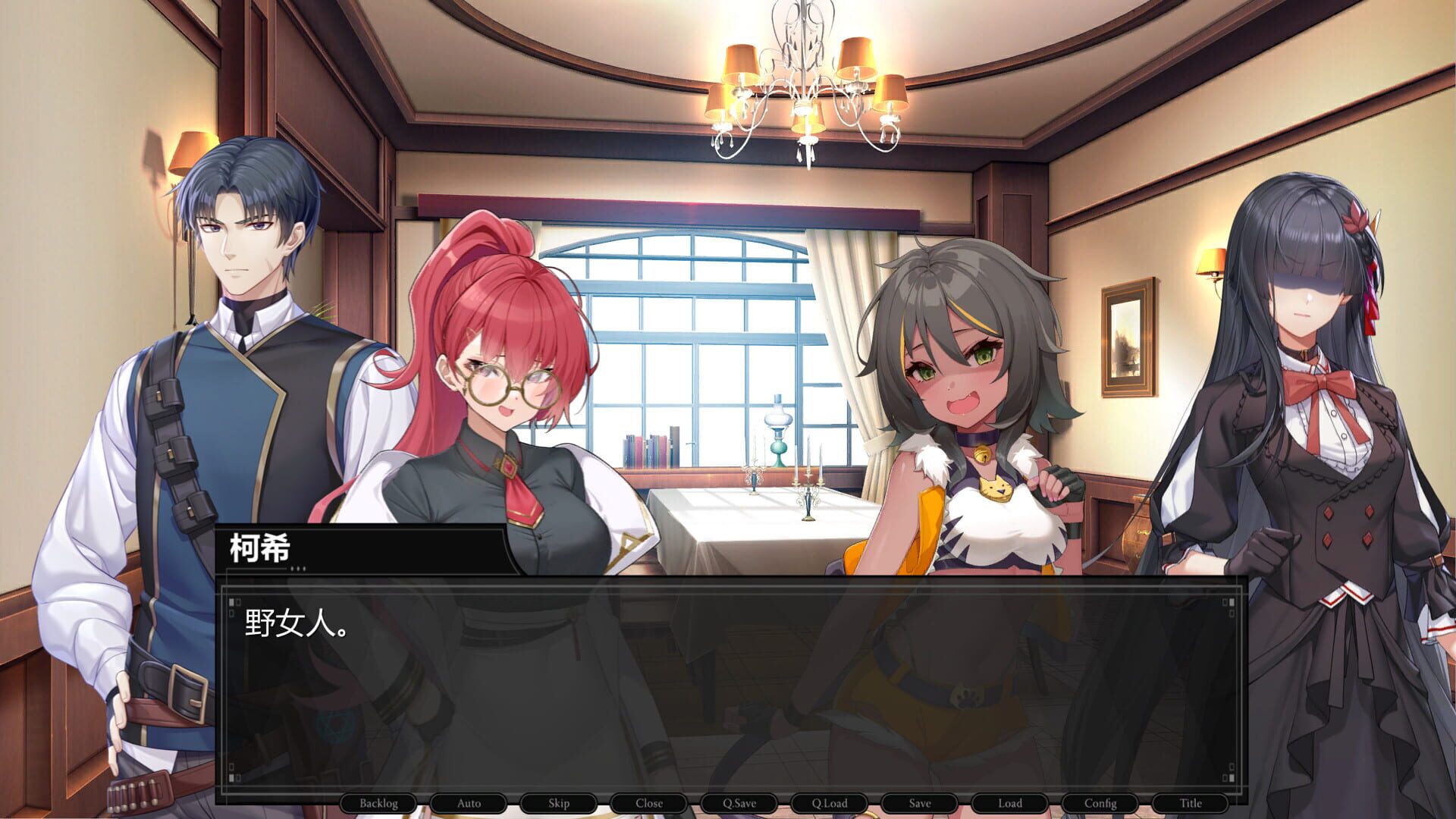Perform a Quick Save with Q.Save

(x=739, y=802)
